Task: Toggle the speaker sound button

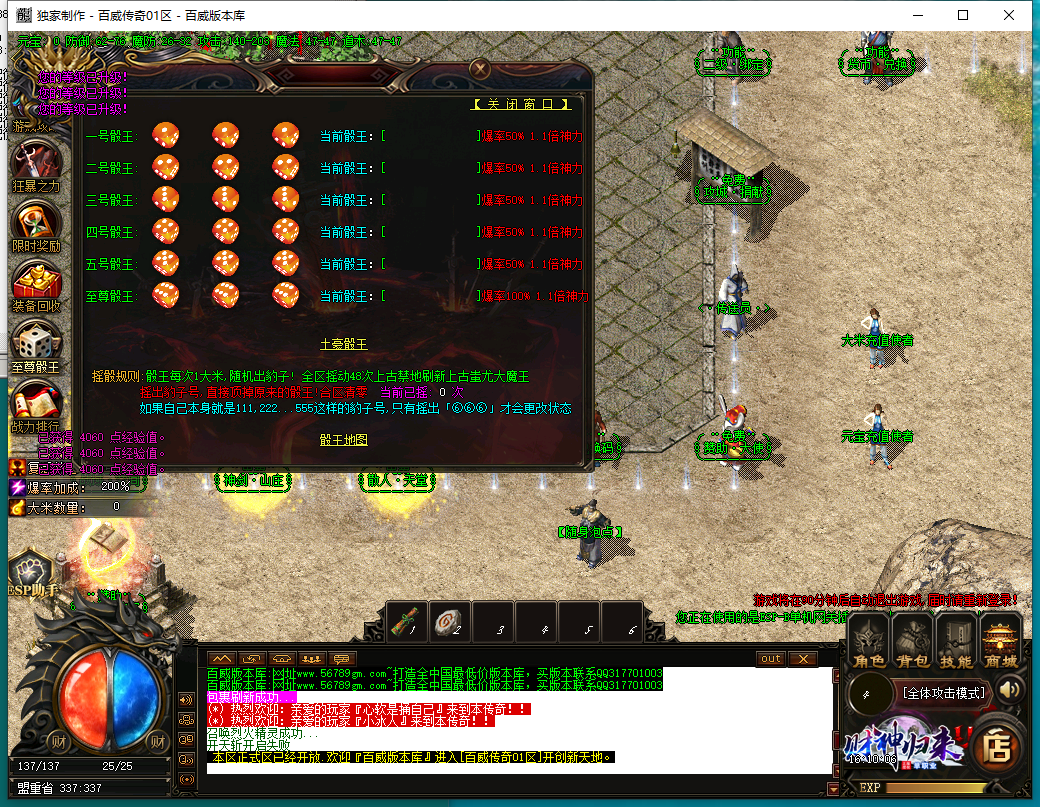Action: 1010,690
